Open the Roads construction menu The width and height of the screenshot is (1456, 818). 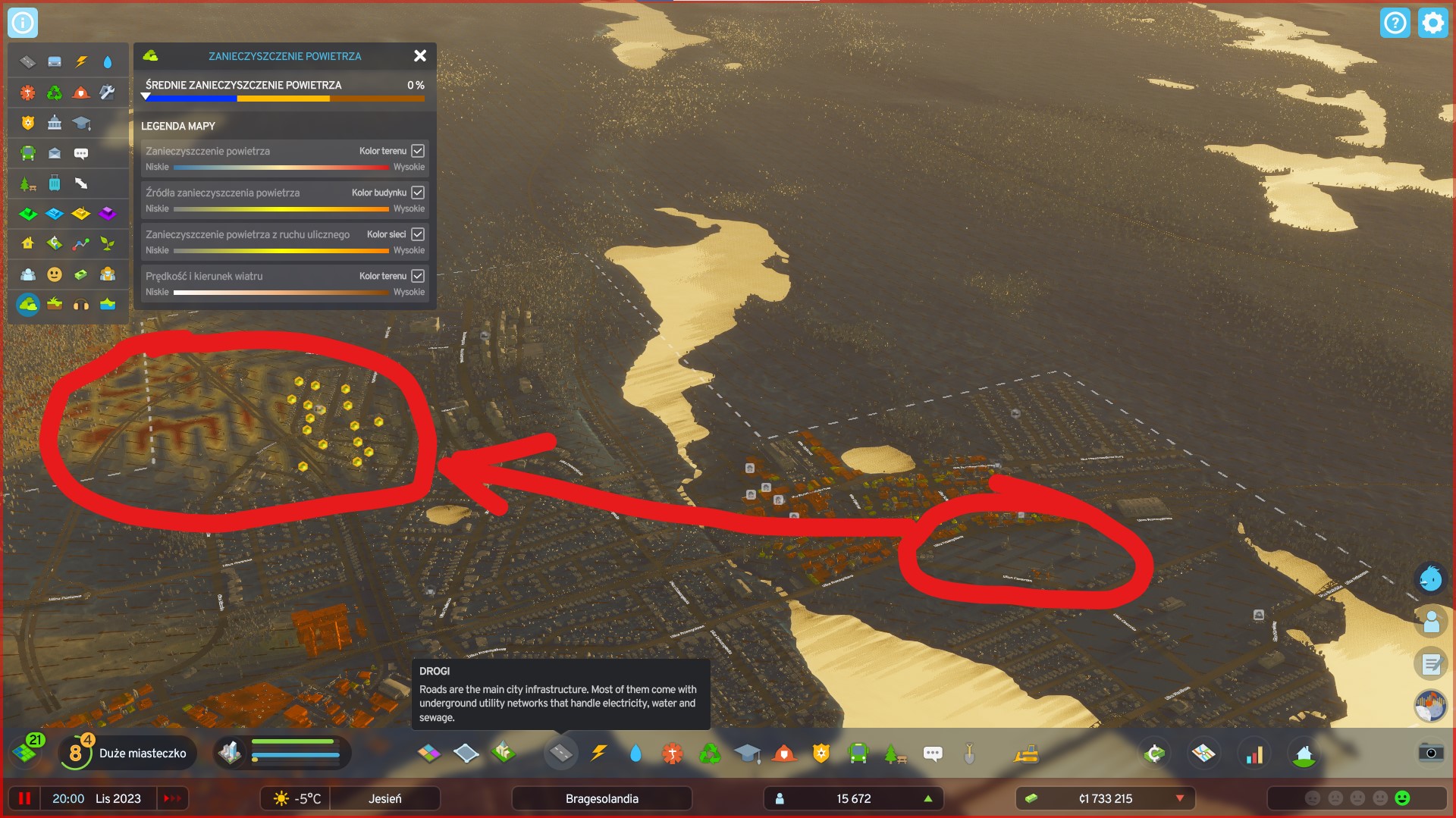(561, 753)
